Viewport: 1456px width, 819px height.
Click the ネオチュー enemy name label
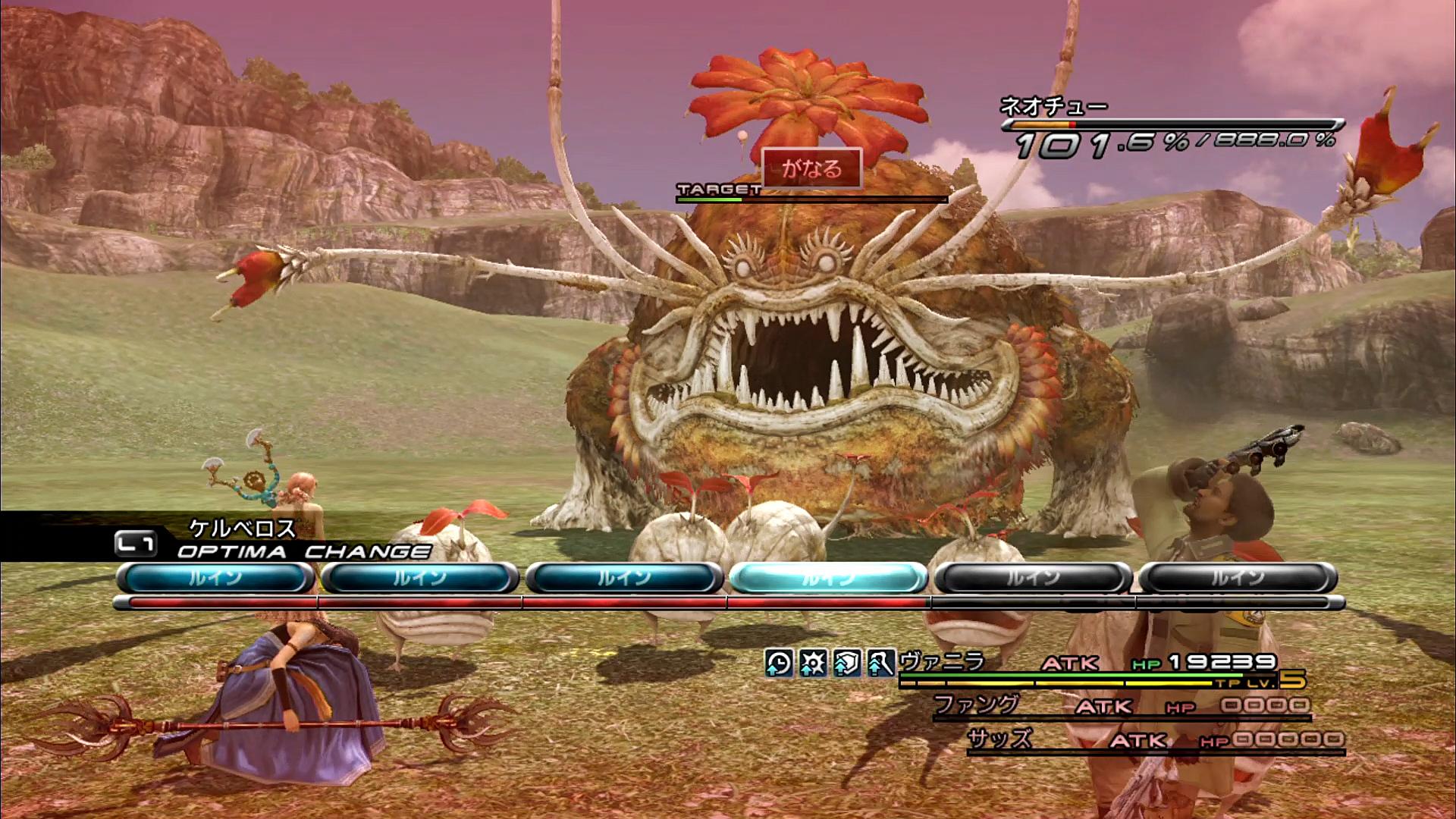[x=1053, y=107]
